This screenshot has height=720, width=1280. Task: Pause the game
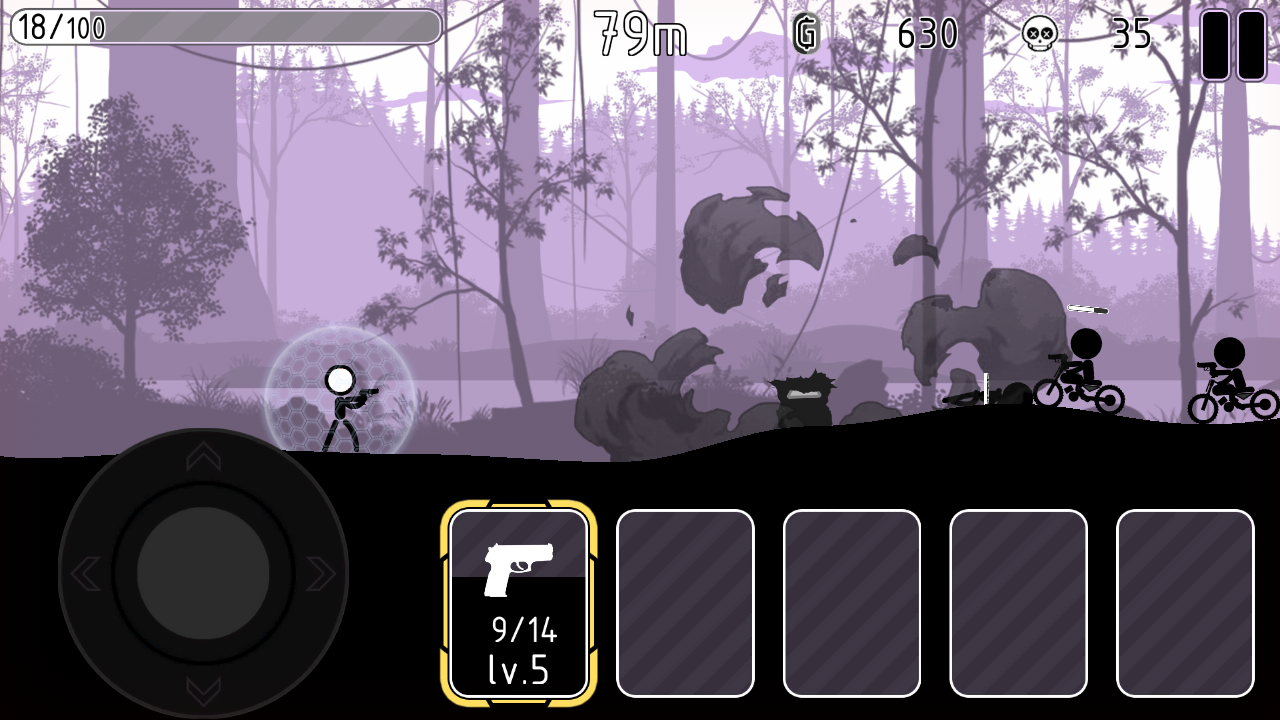1233,45
